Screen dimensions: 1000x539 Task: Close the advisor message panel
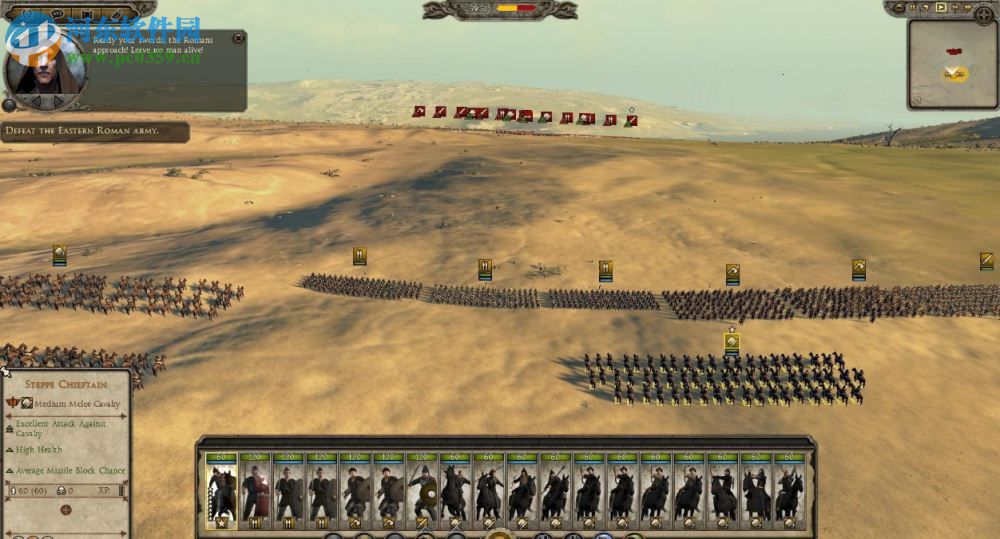point(238,38)
